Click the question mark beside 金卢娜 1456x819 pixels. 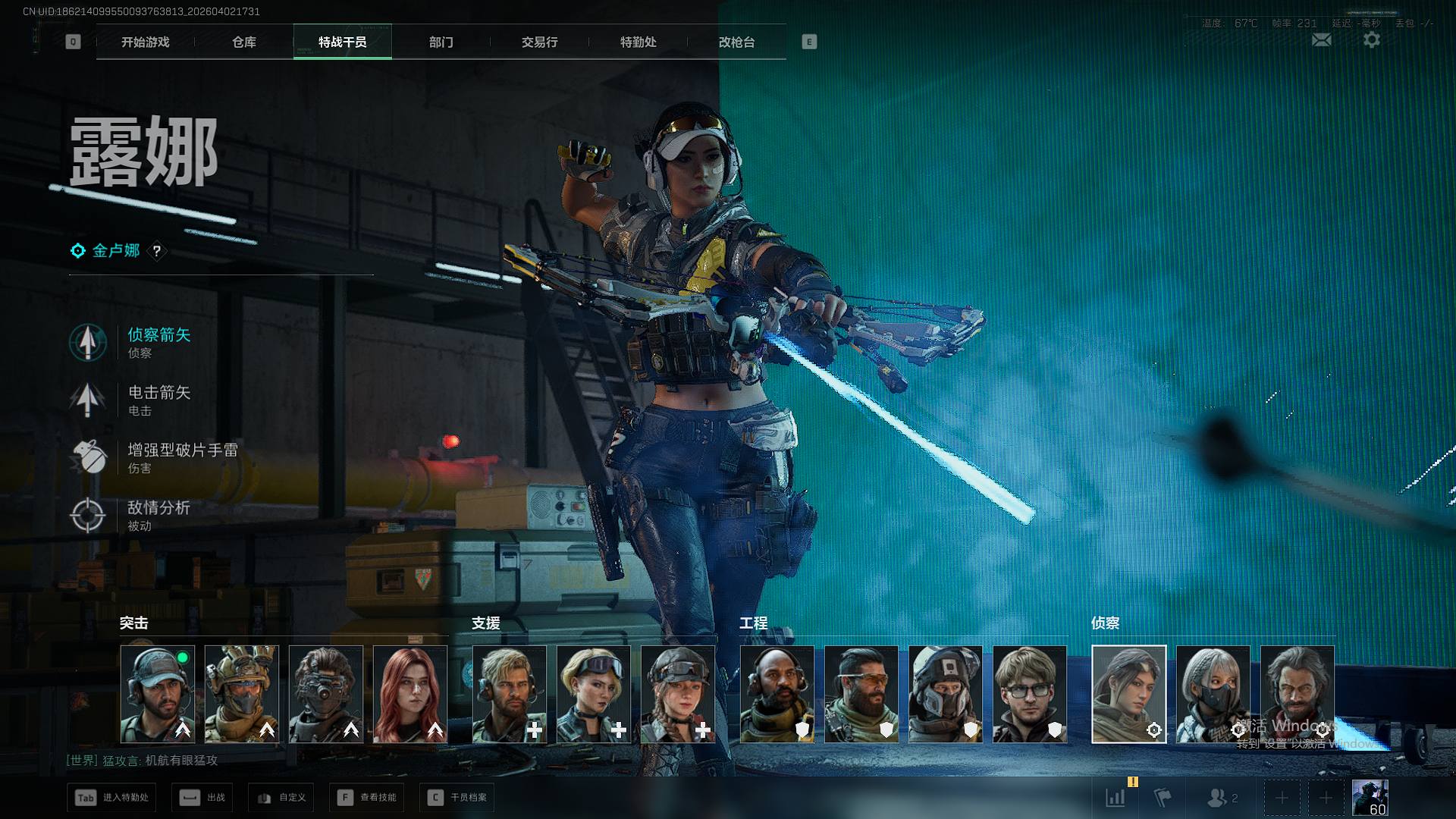tap(157, 251)
